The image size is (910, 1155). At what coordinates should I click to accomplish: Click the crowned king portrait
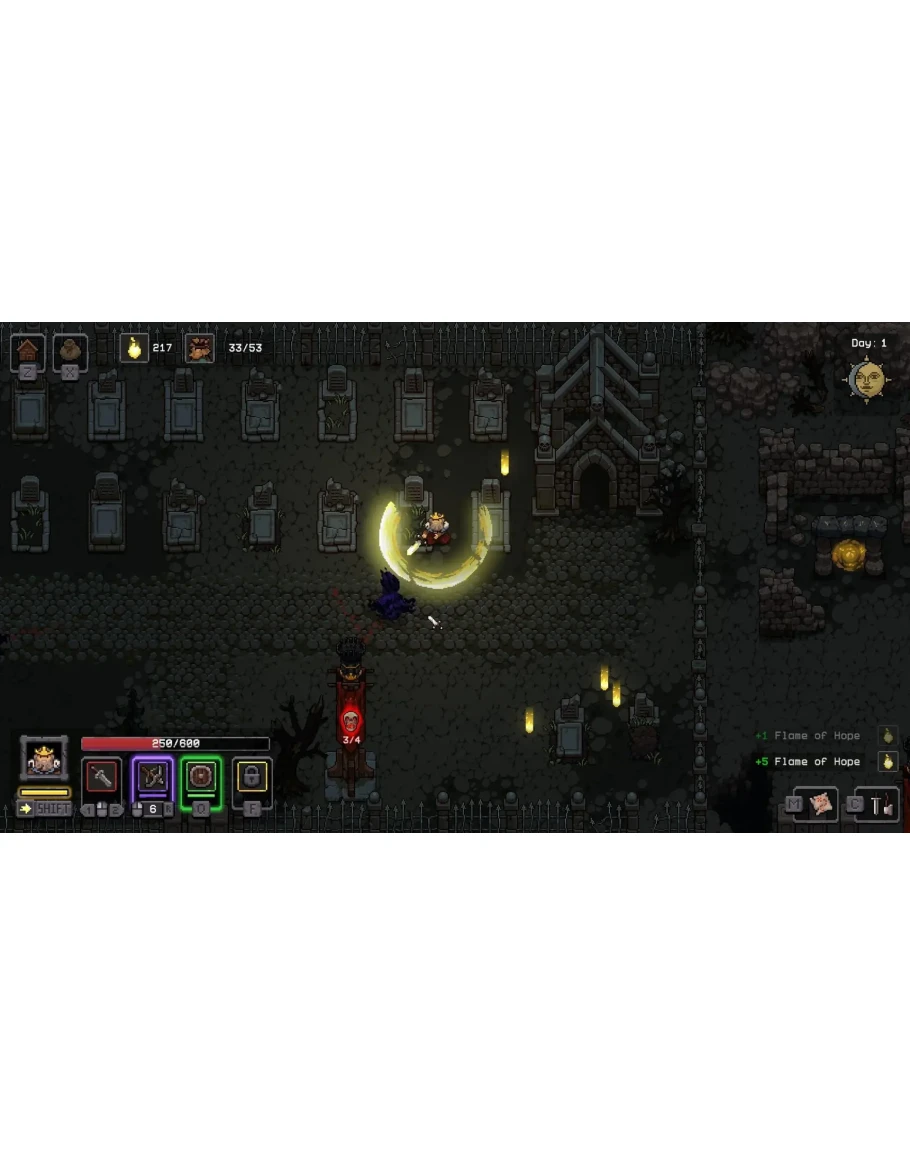tap(44, 759)
